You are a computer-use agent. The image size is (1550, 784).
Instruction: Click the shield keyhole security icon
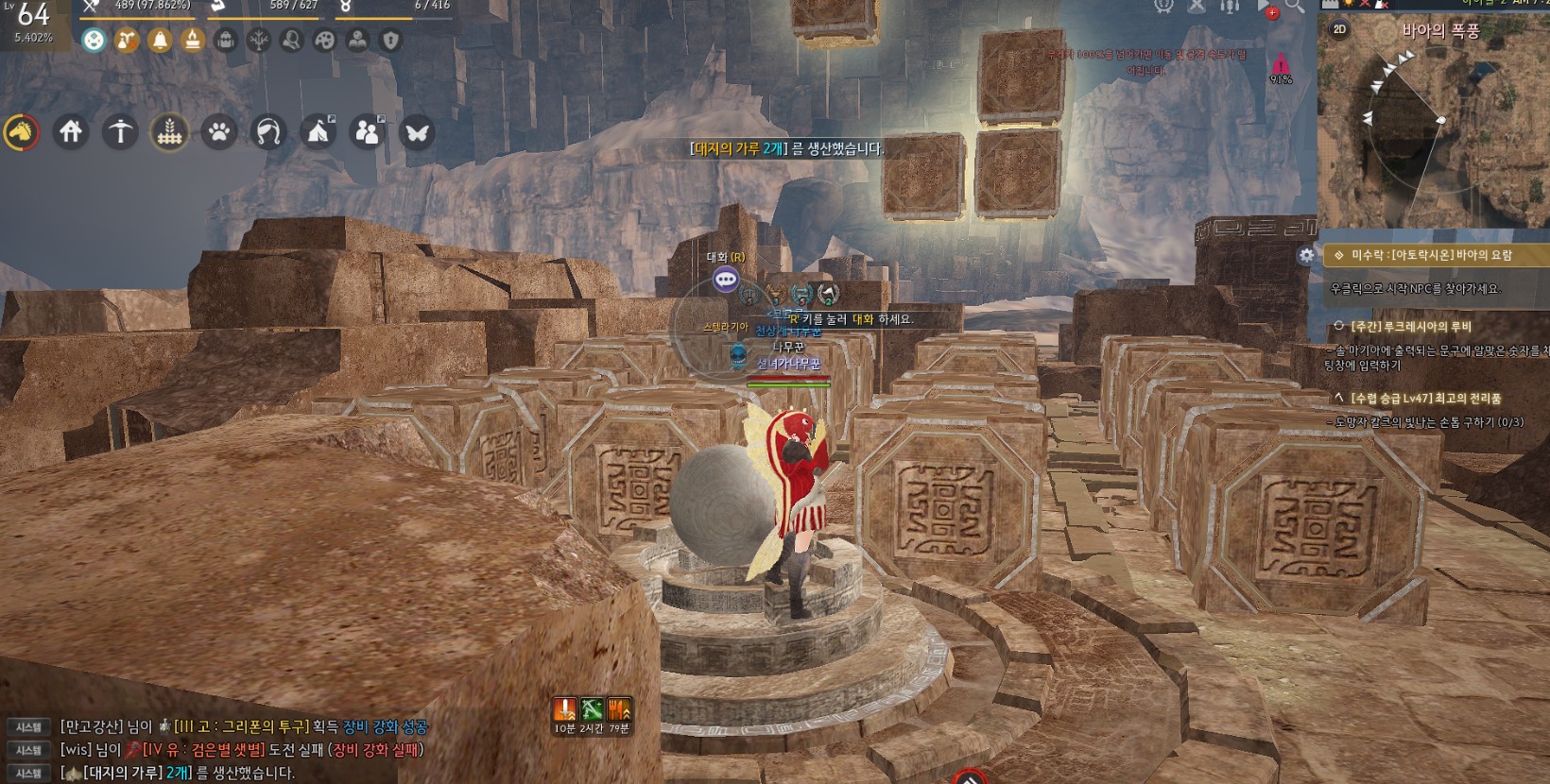point(390,41)
